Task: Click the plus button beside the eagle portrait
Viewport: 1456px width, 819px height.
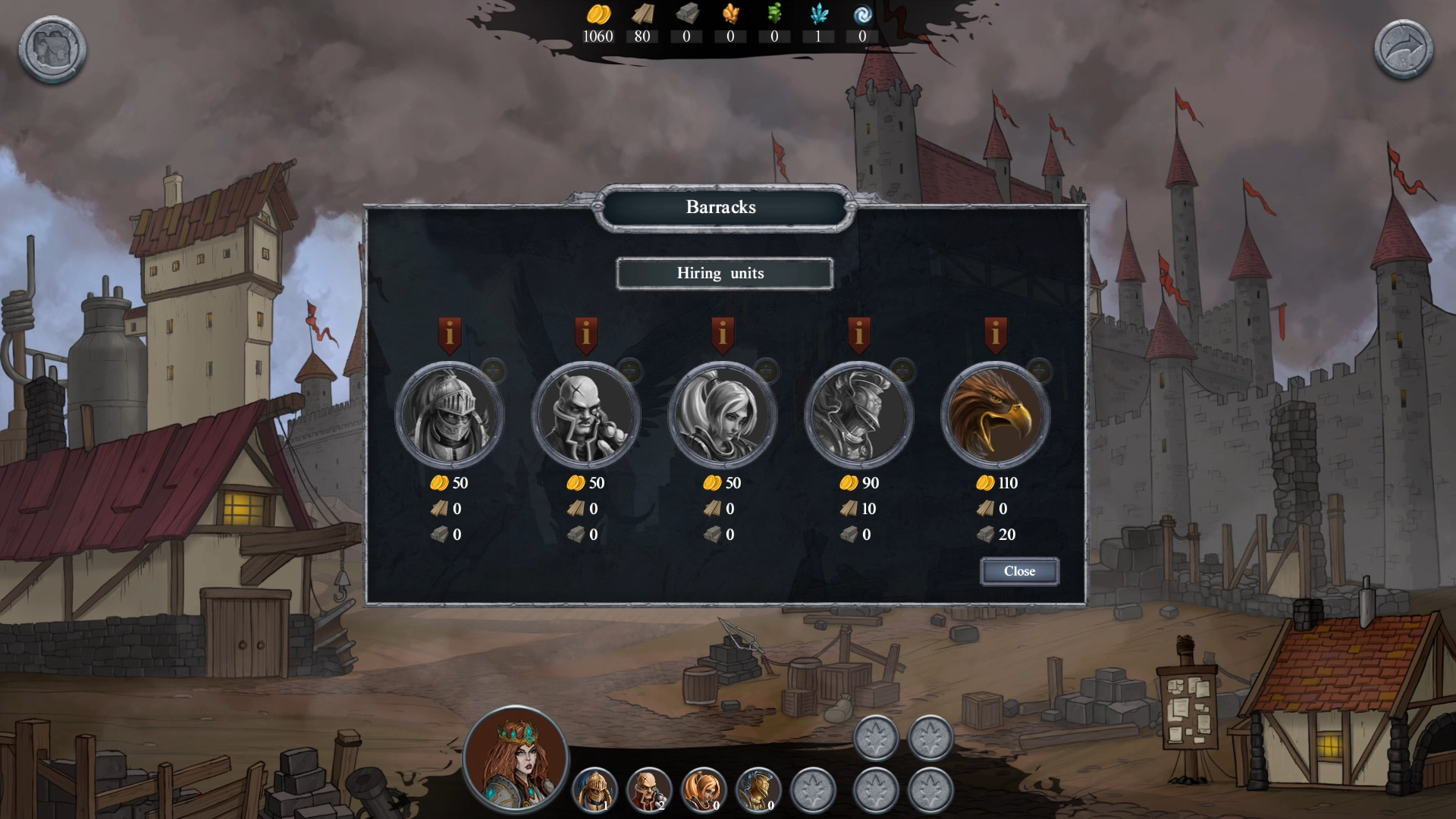Action: click(x=1039, y=371)
